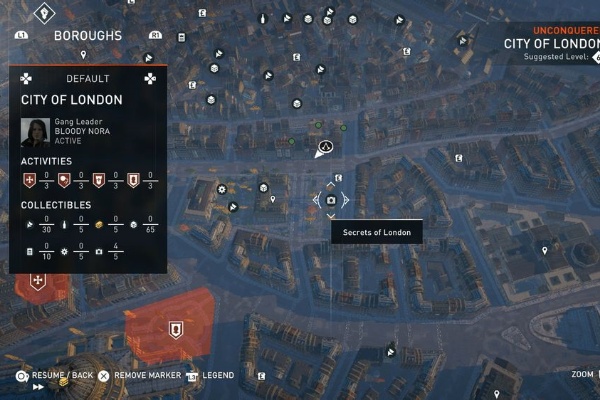Select the shield marker on the large red zone
Viewport: 600px width, 400px height.
coord(176,327)
